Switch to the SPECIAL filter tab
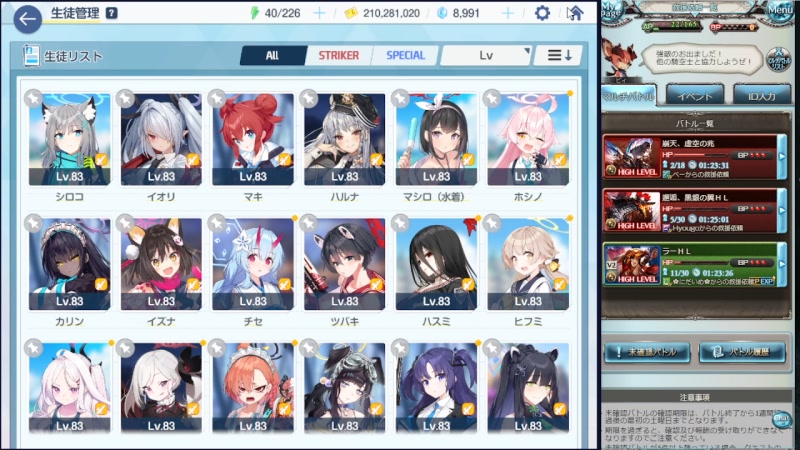 click(x=404, y=56)
